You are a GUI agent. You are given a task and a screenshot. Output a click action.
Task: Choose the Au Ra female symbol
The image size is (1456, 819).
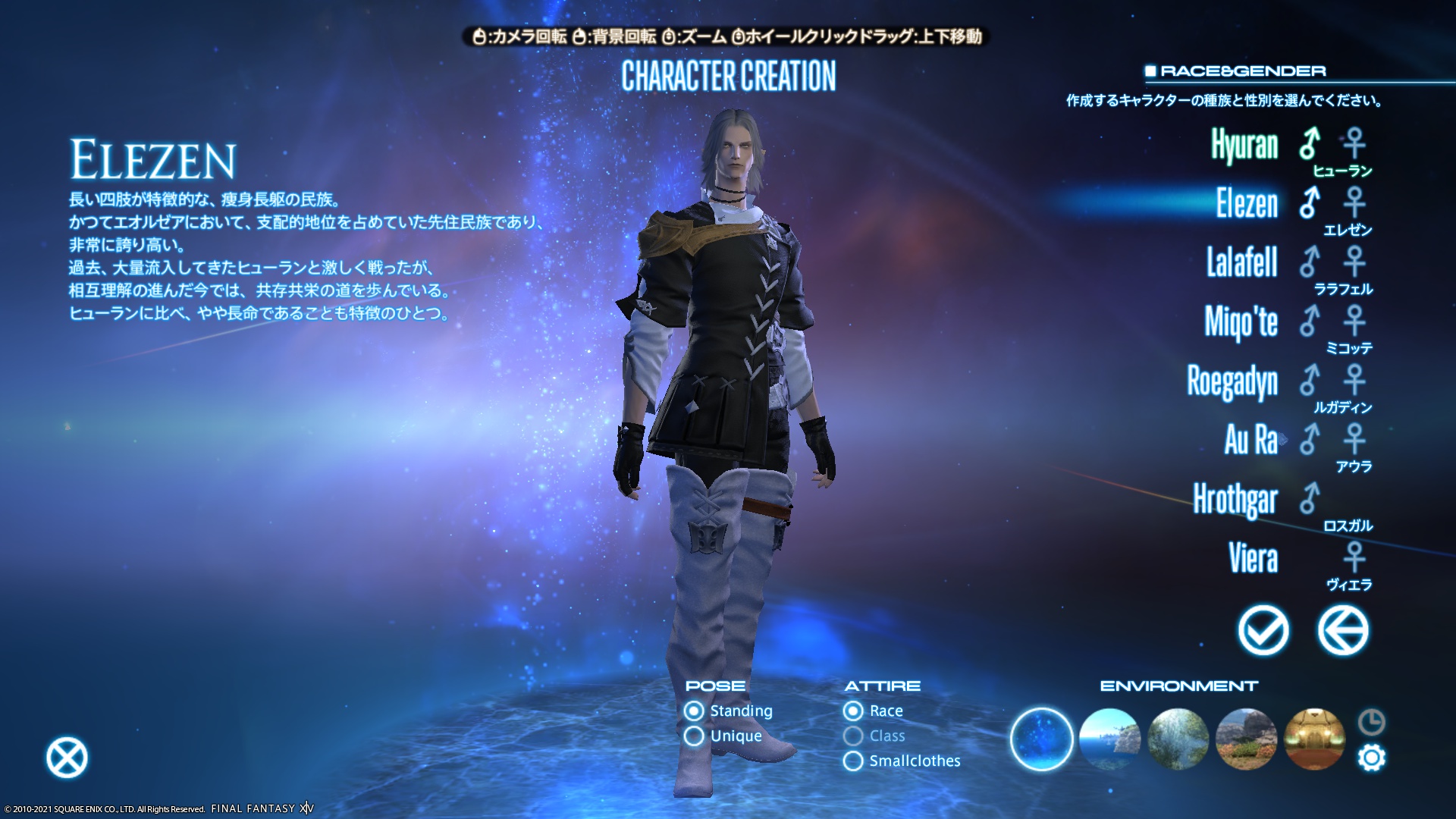1354,439
